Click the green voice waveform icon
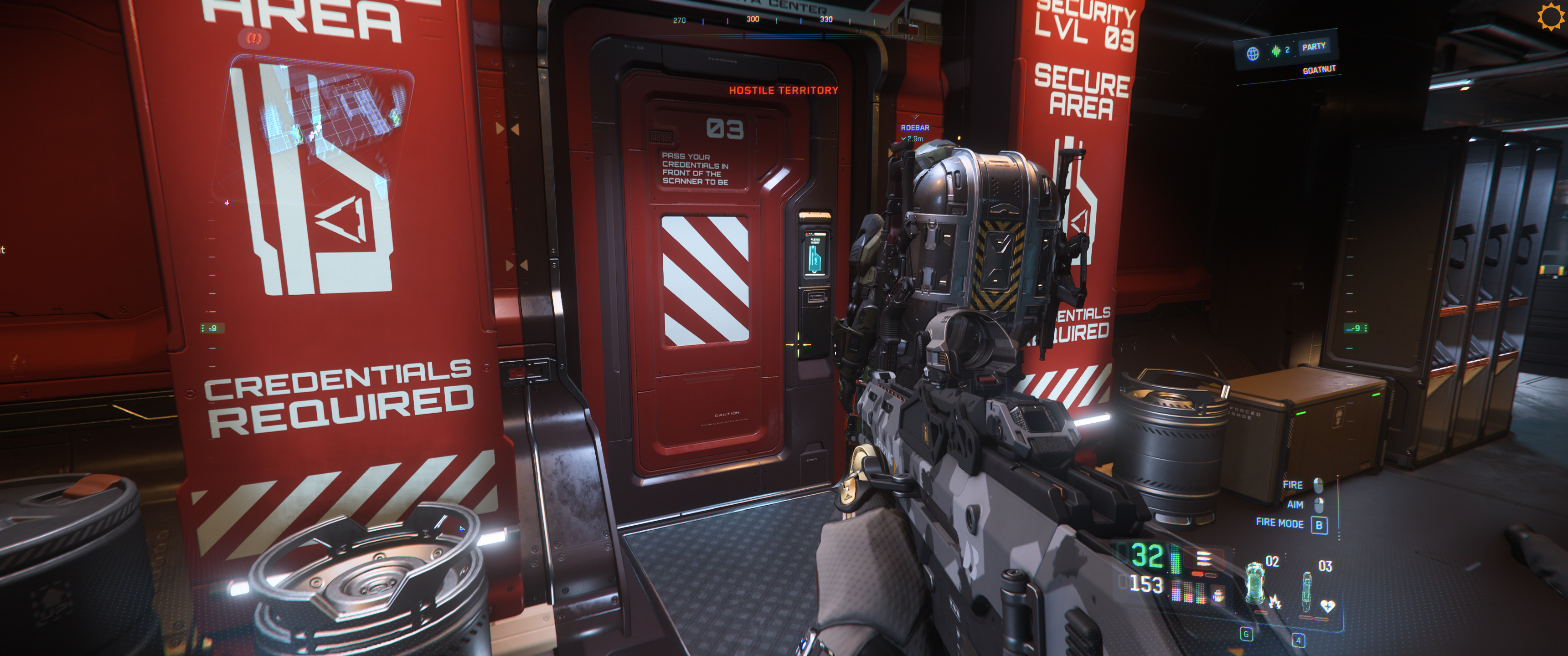The height and width of the screenshot is (656, 1568). pos(1276,51)
